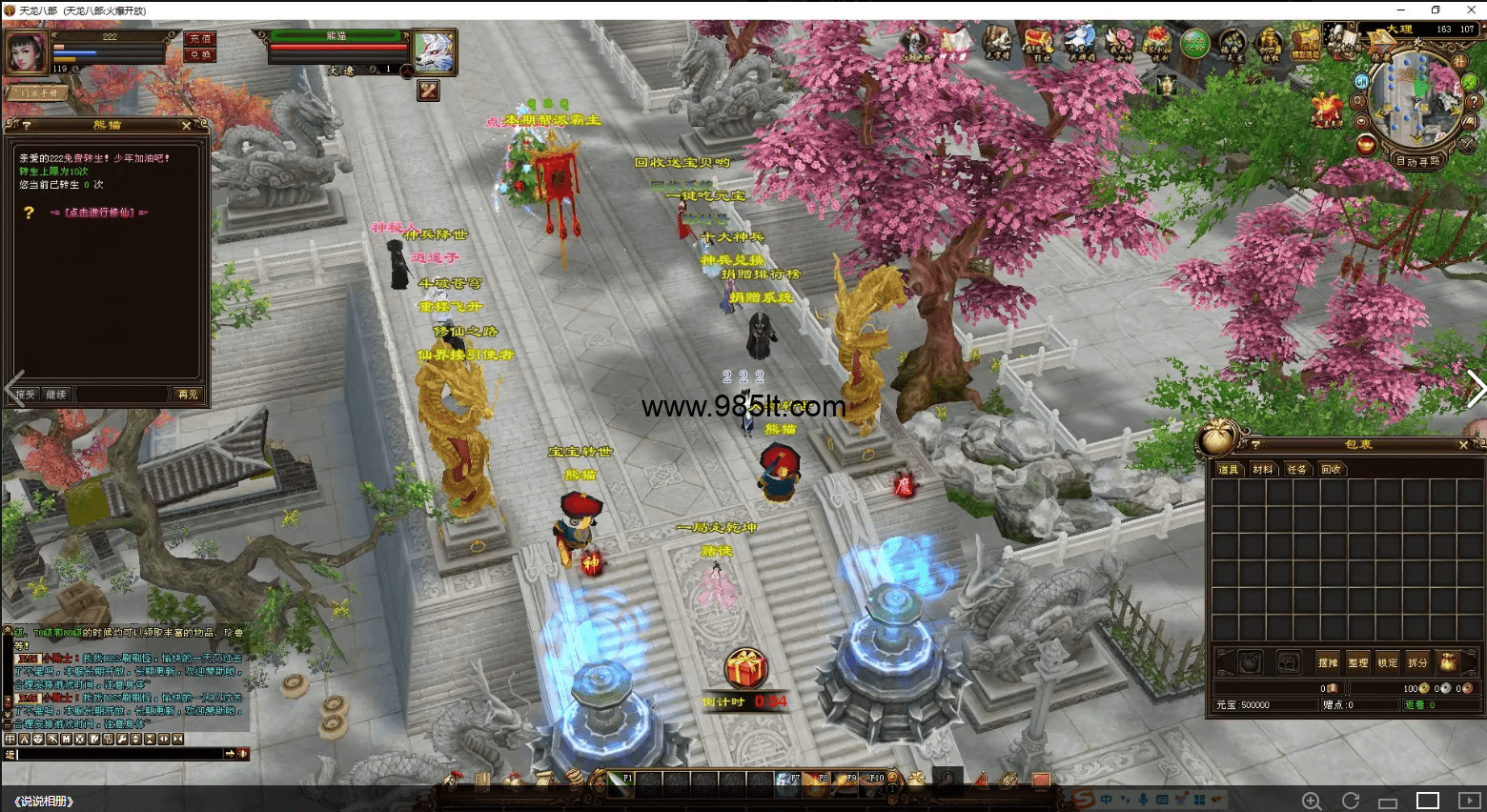This screenshot has height=812, width=1487.
Task: Open the GM button beside the minimap
Action: pos(1361,82)
